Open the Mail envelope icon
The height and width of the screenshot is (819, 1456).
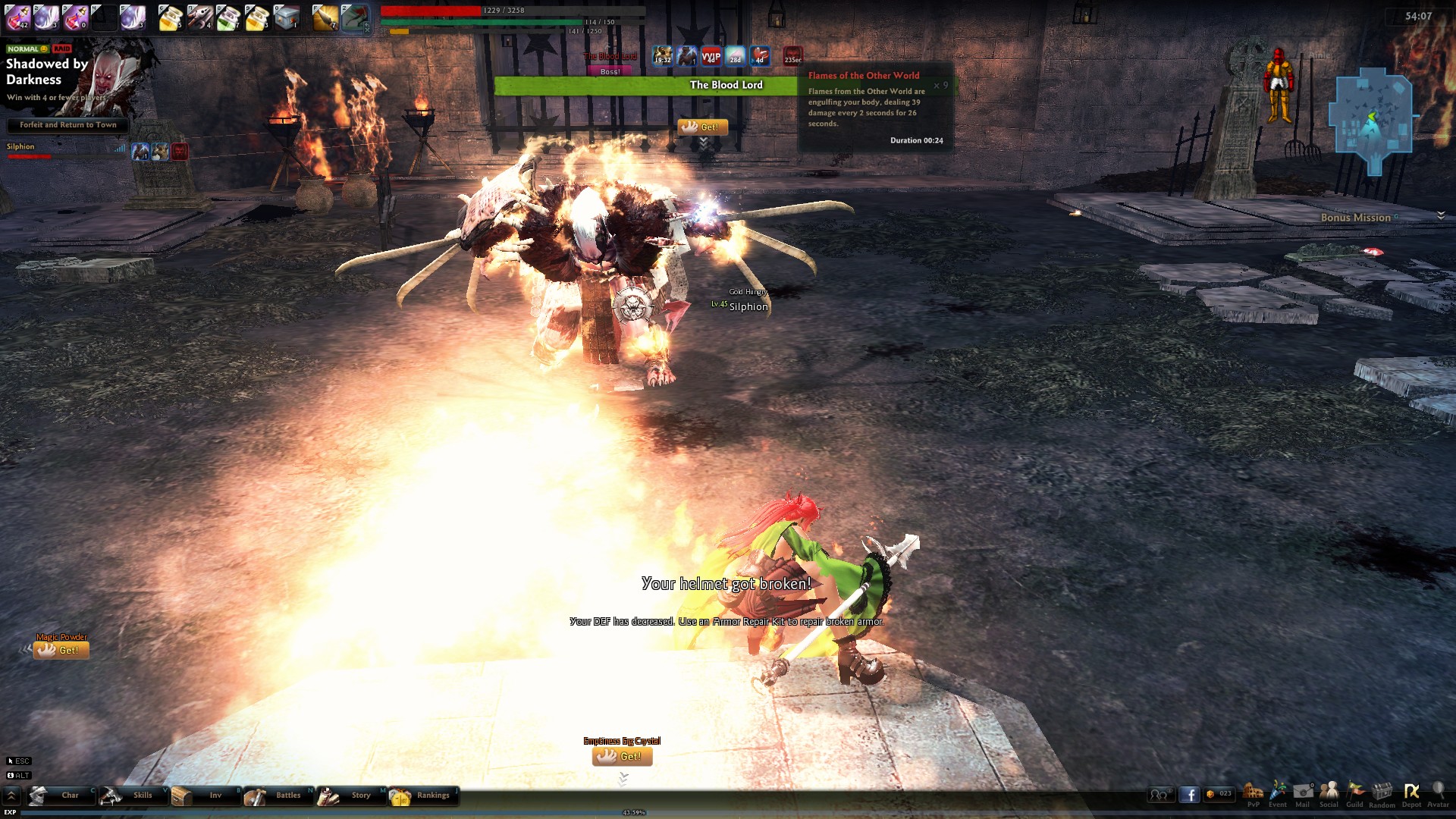click(1303, 792)
